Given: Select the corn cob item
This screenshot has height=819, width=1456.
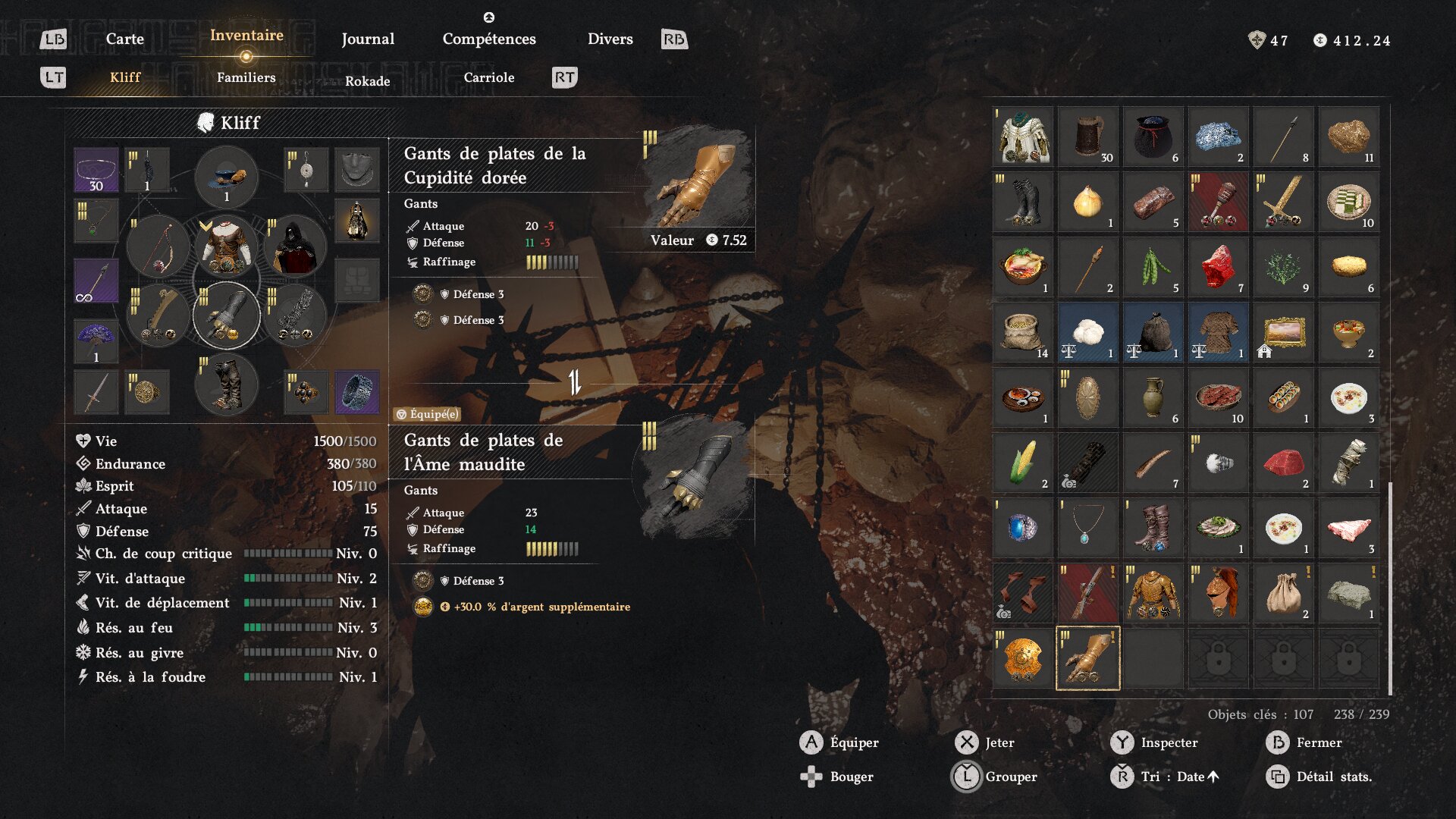Looking at the screenshot, I should [x=1022, y=462].
